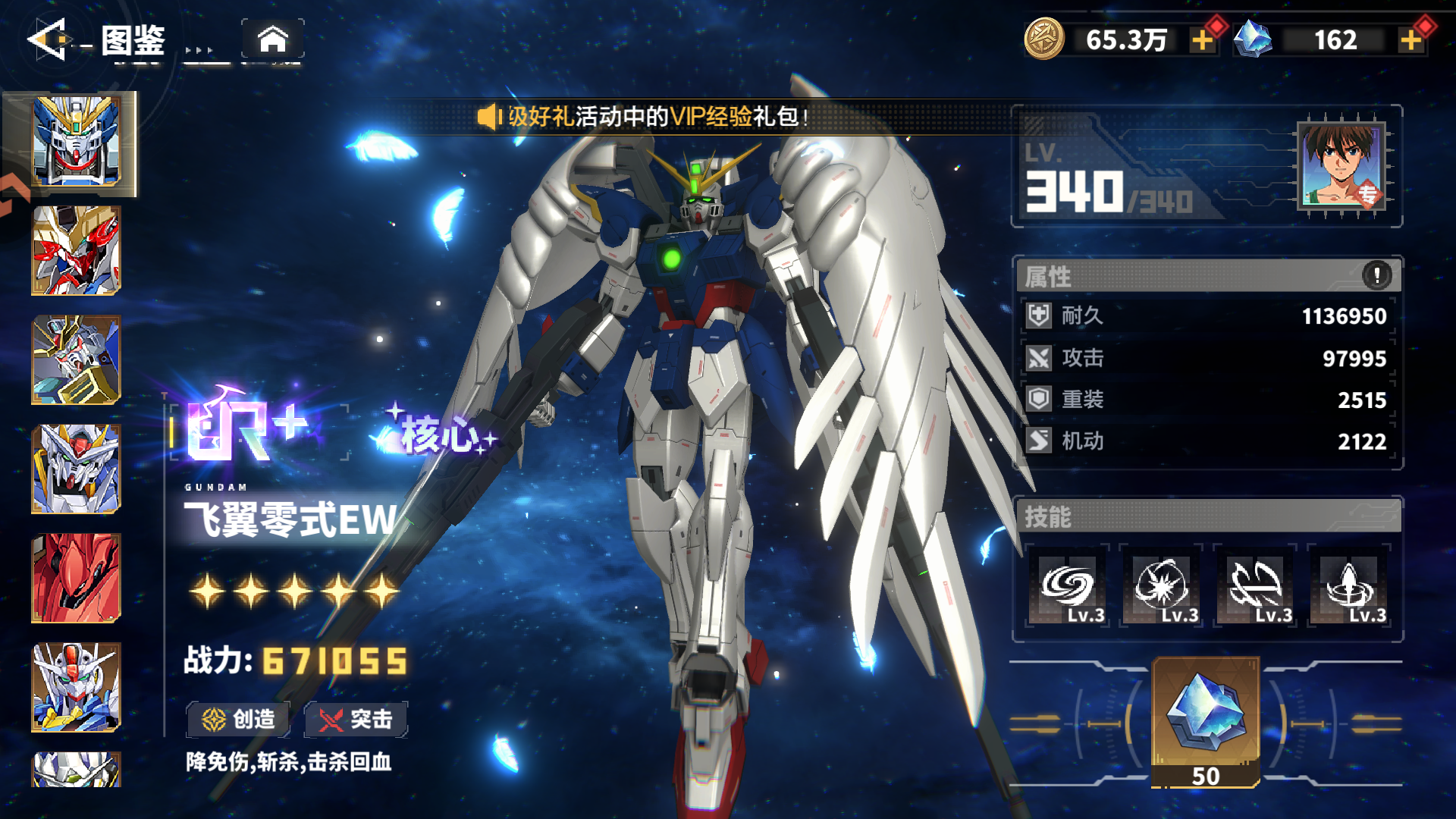Image resolution: width=1456 pixels, height=819 pixels.
Task: Choose the red Sazabi-style mech thumbnail
Action: [x=75, y=578]
